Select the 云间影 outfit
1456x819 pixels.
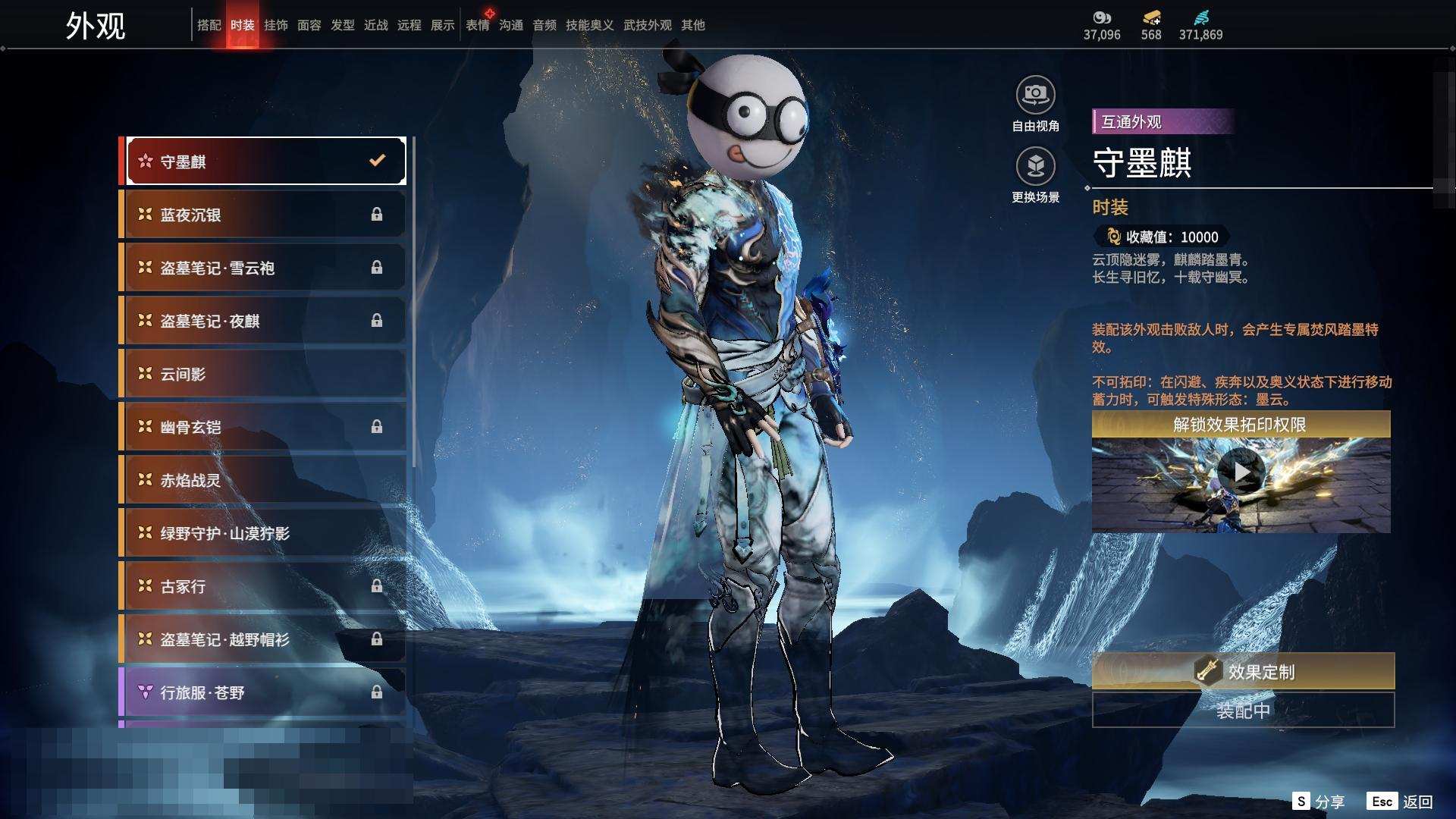263,374
